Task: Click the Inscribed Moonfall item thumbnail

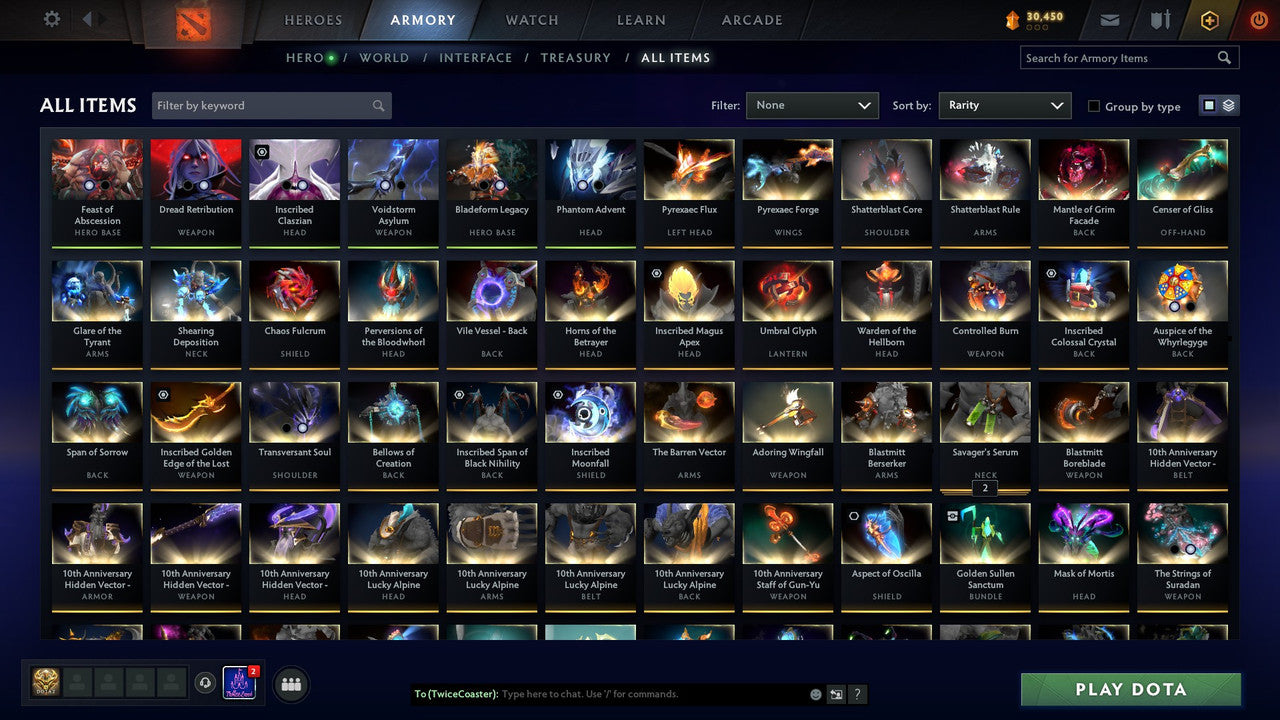Action: 590,410
